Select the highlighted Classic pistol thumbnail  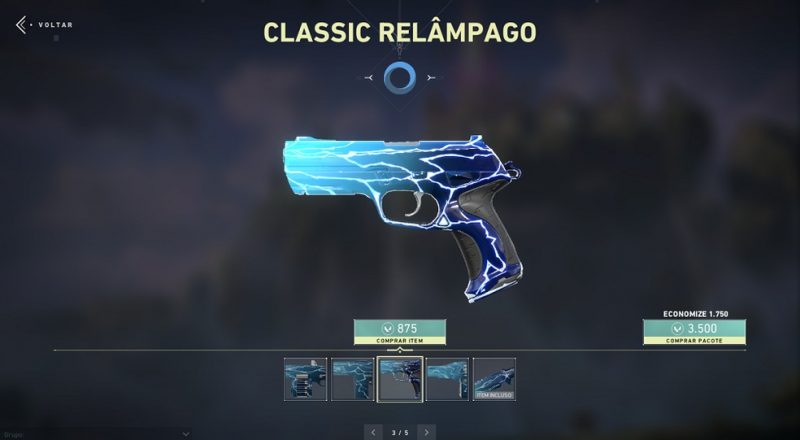399,379
